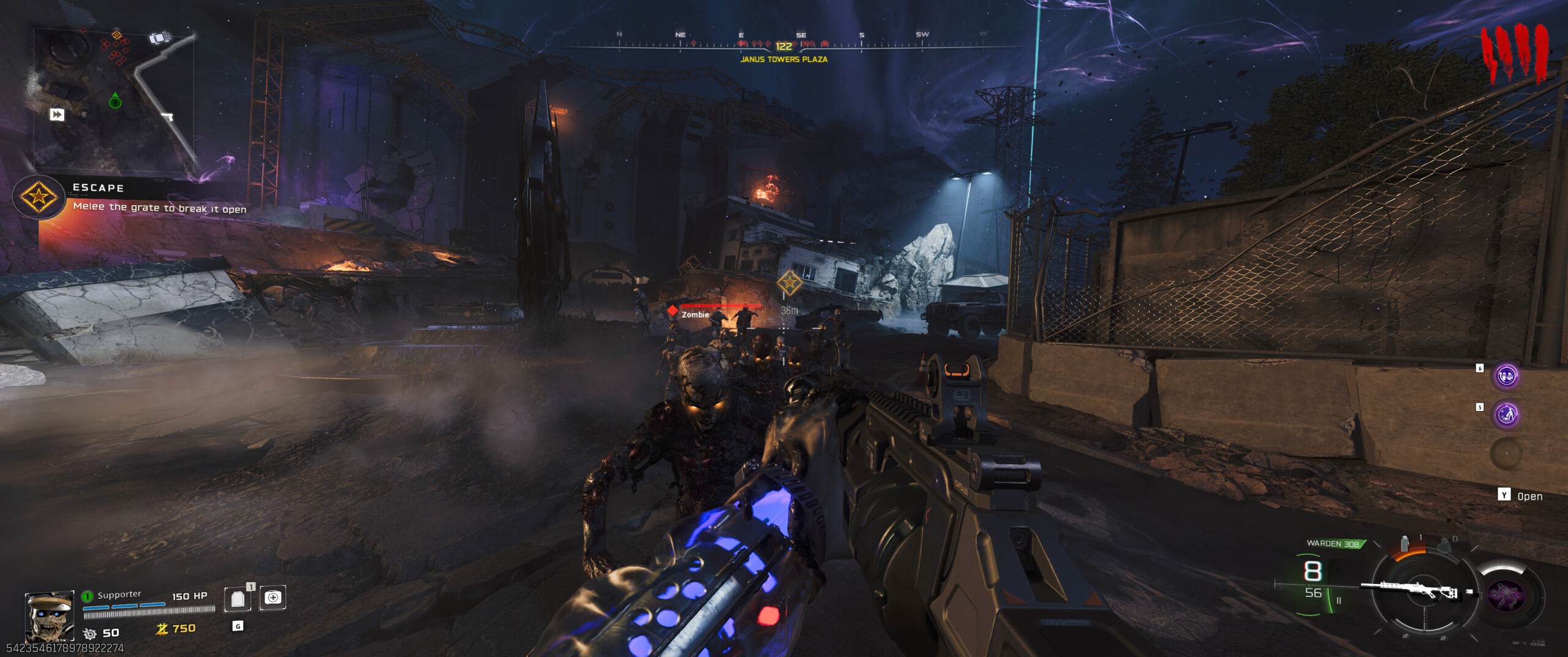Viewport: 1568px width, 657px height.
Task: Activate the purple field upgrade ability
Action: pyautogui.click(x=1507, y=596)
